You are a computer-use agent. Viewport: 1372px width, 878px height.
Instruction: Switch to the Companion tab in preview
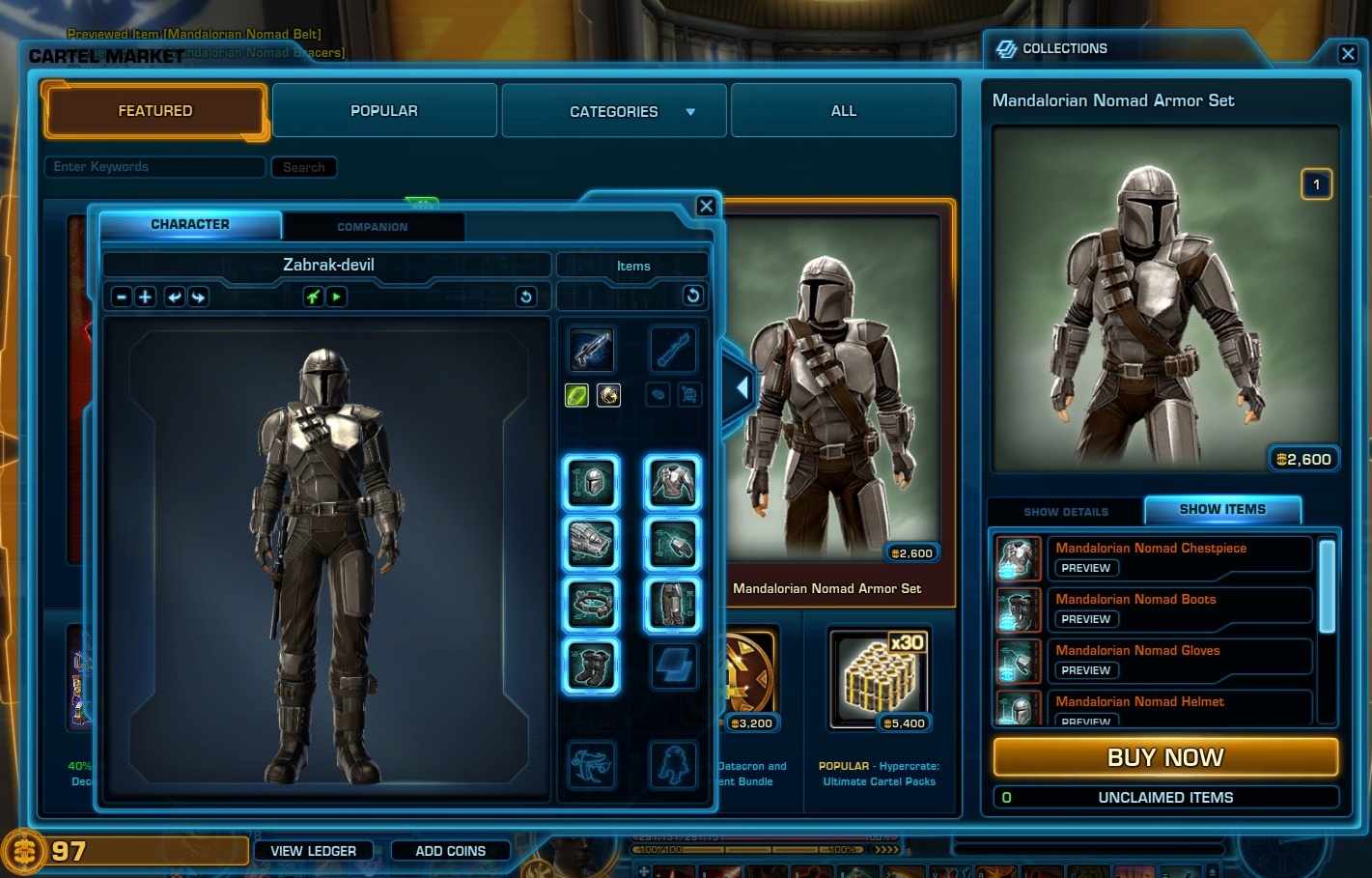(x=373, y=226)
